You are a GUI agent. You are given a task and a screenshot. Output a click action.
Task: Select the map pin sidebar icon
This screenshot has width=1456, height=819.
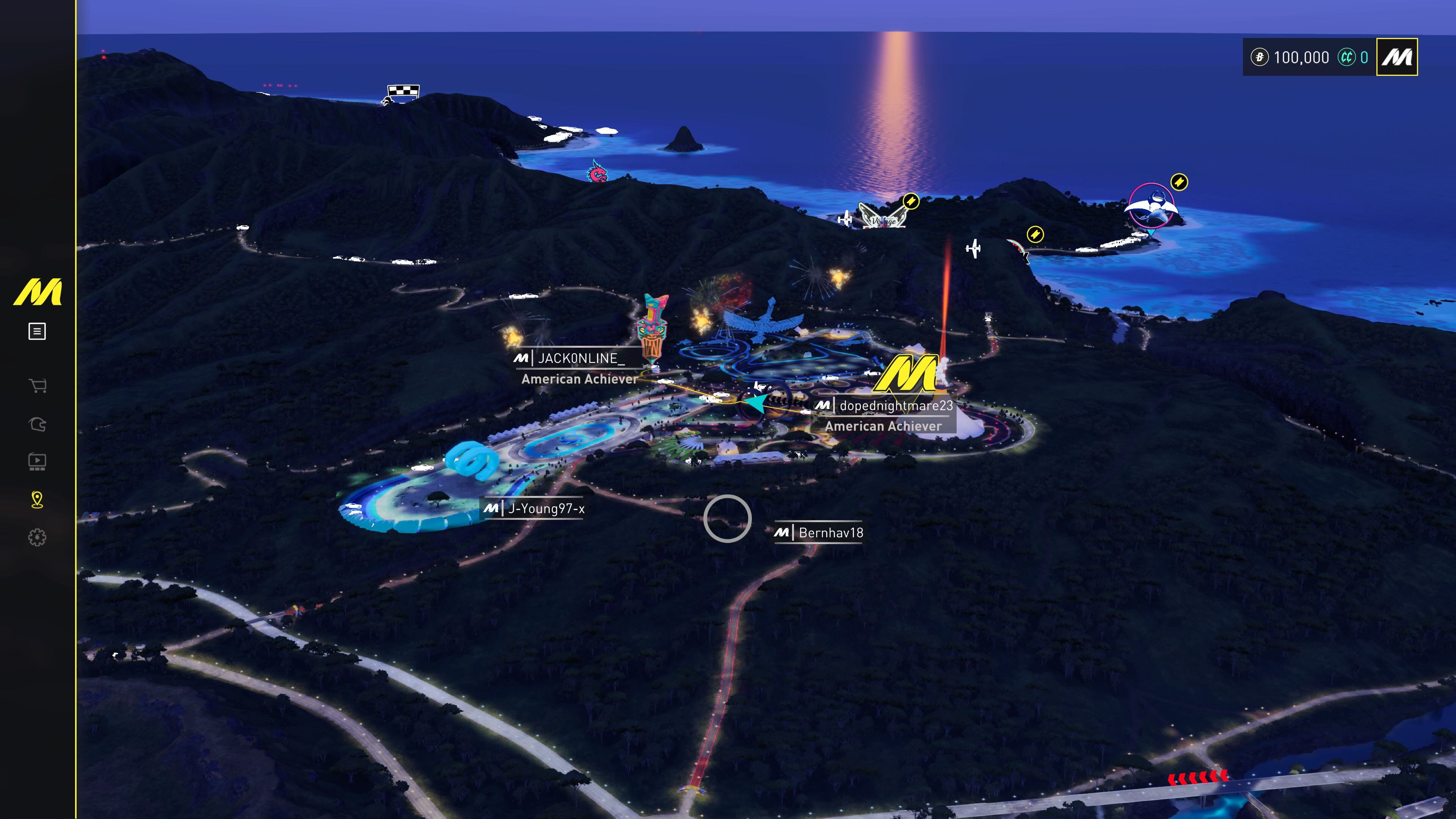tap(37, 500)
